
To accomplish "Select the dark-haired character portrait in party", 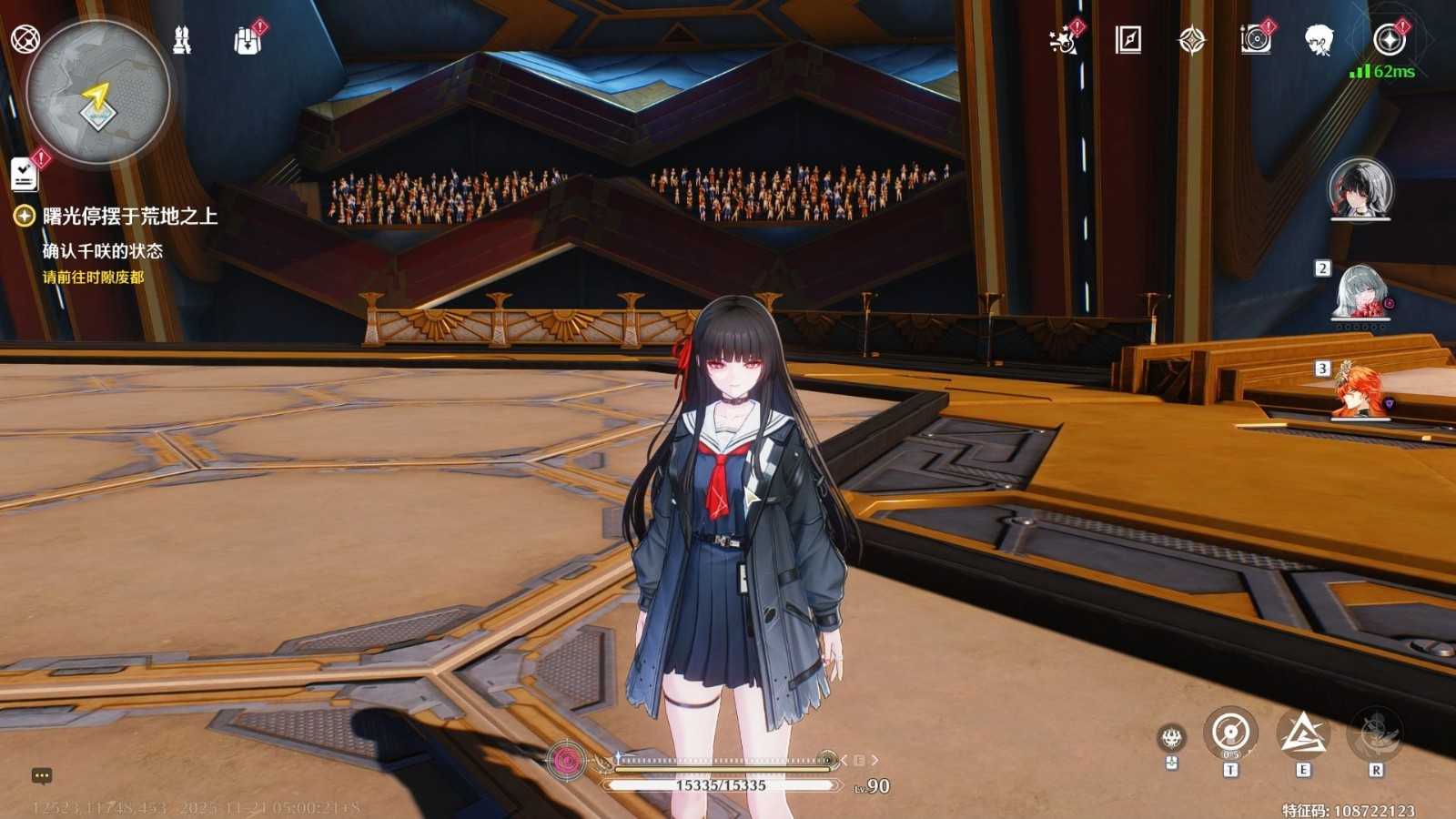I will (1360, 189).
